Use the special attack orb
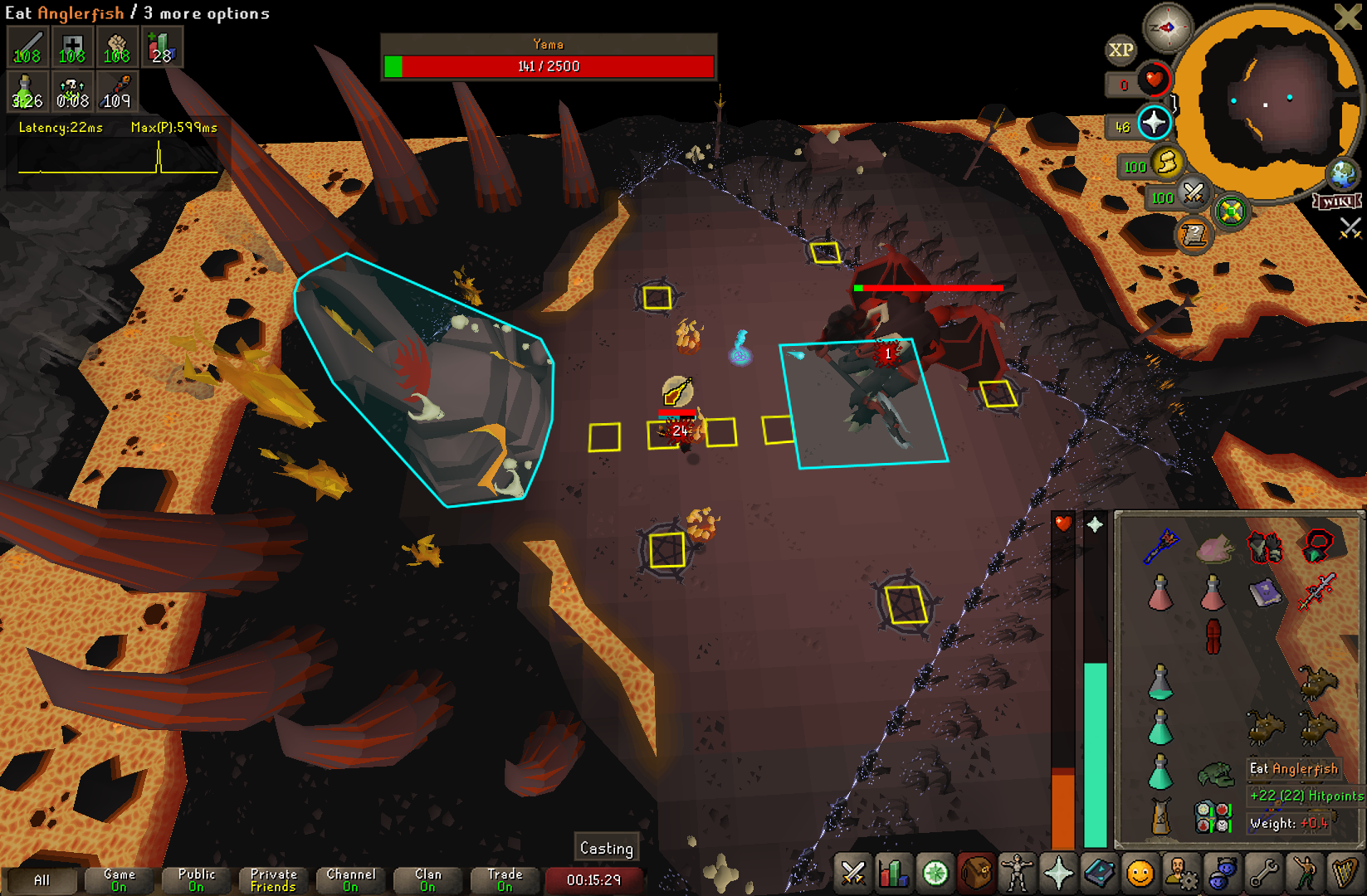The image size is (1367, 896). pos(1193,194)
